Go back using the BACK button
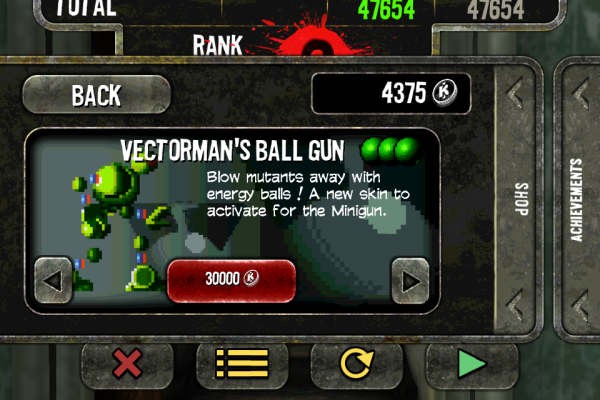The width and height of the screenshot is (600, 400). click(96, 95)
